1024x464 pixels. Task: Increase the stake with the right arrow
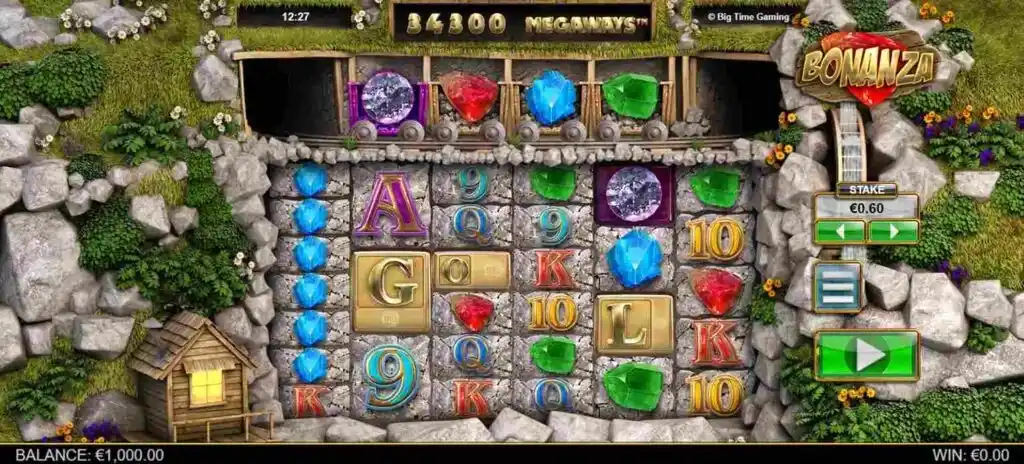pos(893,232)
